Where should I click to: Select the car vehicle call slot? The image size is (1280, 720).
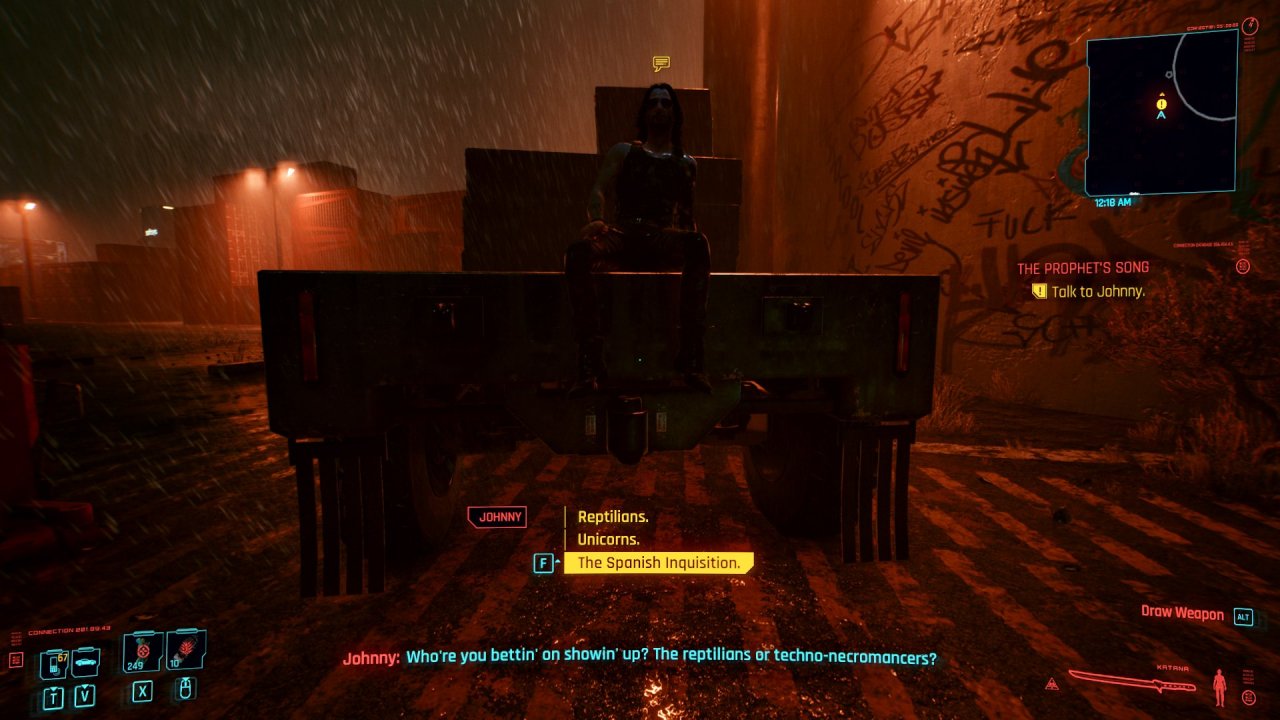tap(85, 662)
